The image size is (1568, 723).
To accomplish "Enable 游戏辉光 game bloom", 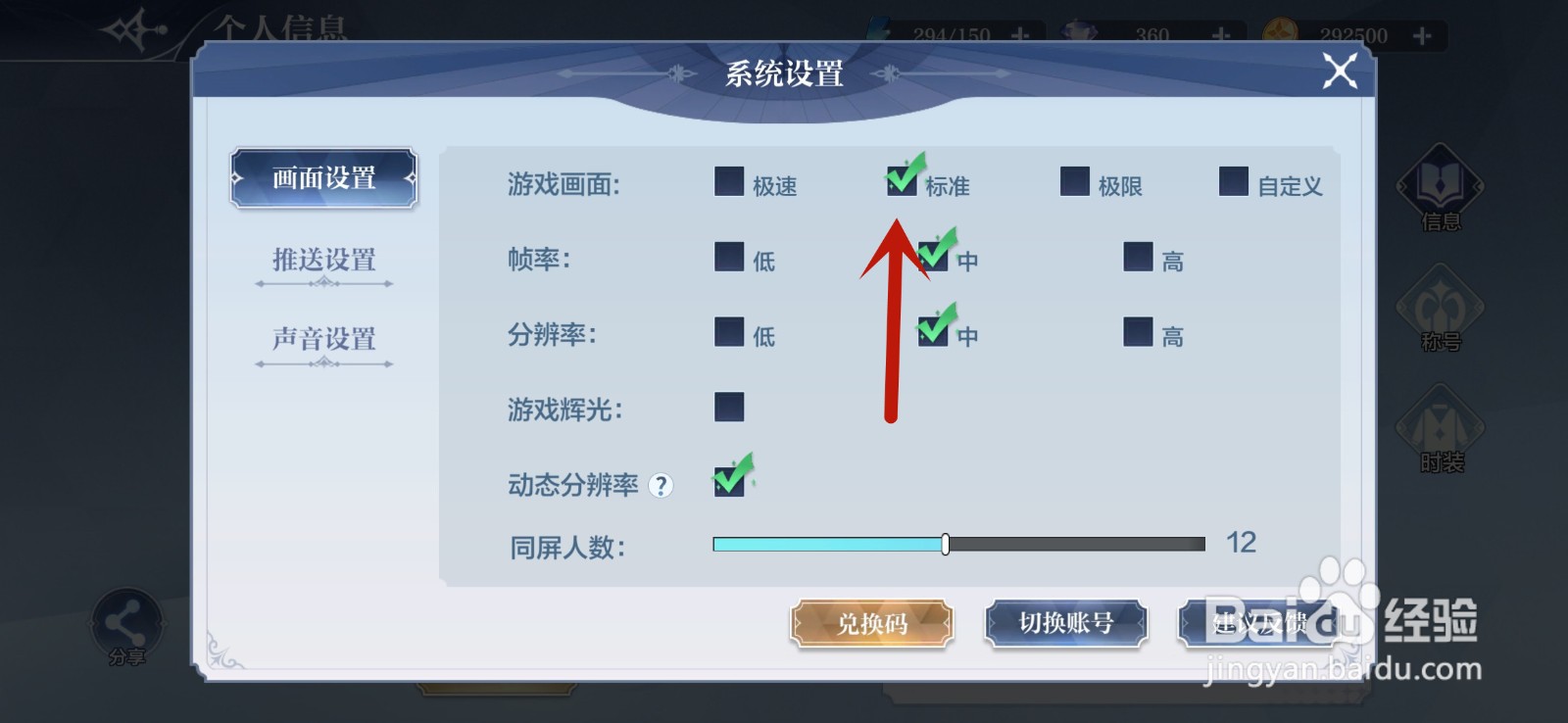I will tap(728, 406).
